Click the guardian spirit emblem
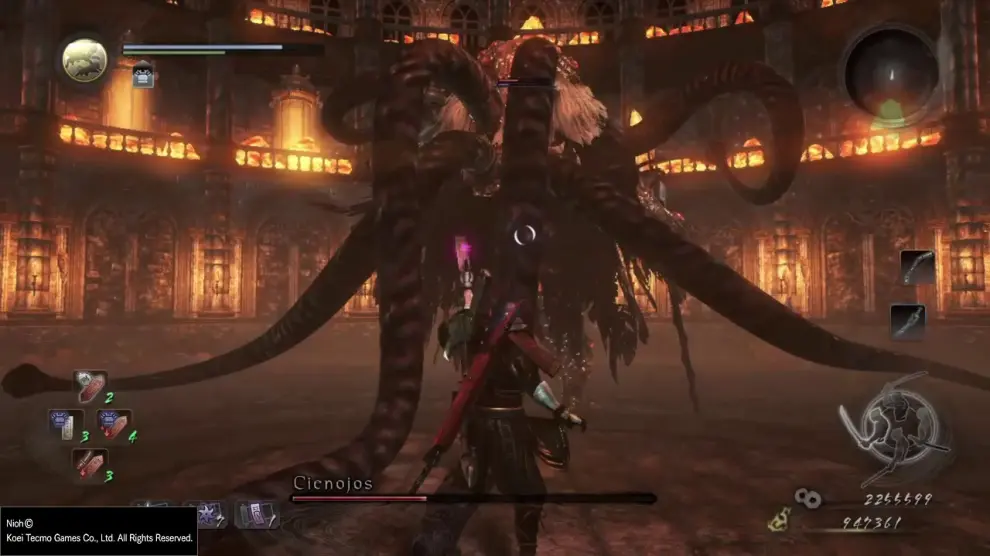 pos(84,59)
